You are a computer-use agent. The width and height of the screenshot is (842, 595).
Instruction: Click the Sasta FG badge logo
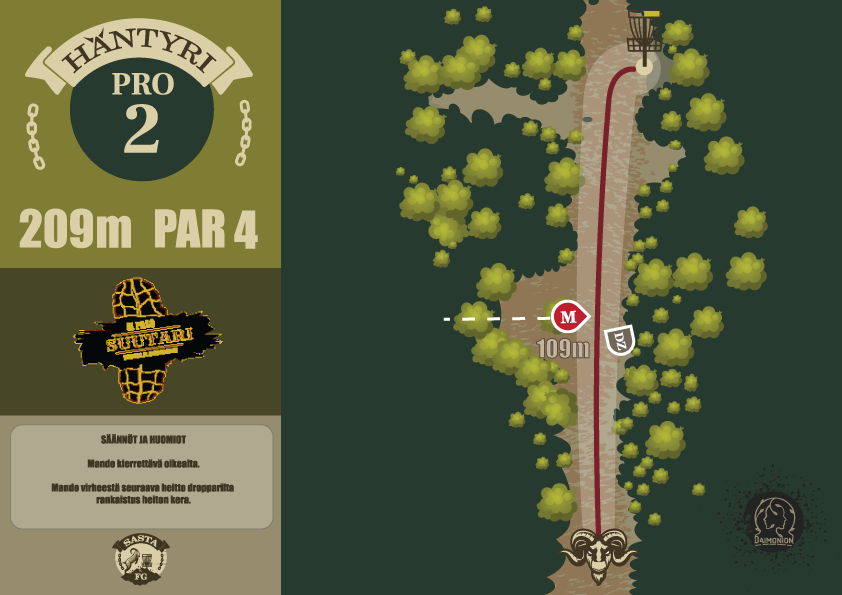[x=140, y=558]
